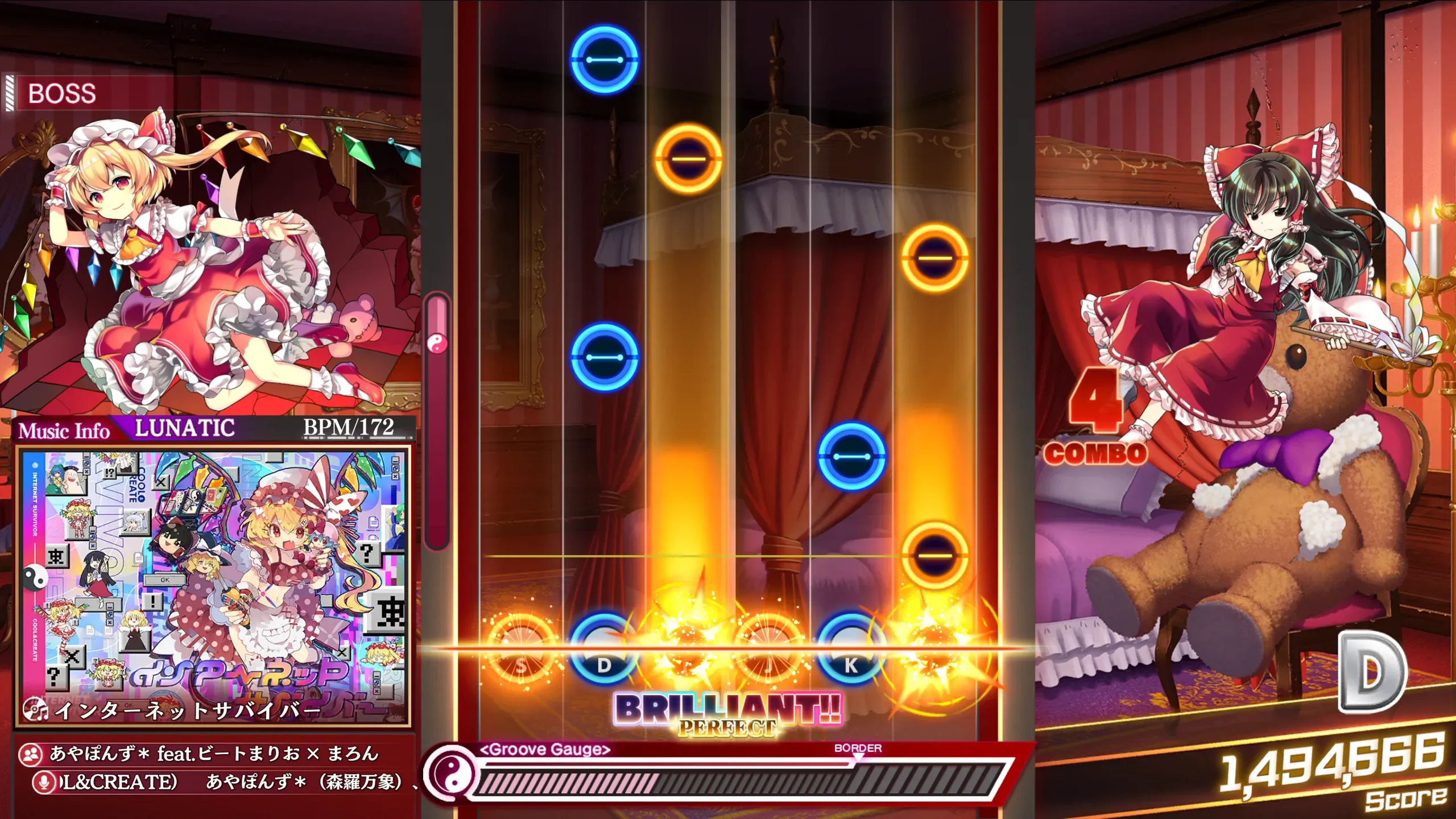Viewport: 1456px width, 819px height.
Task: Select the インターネットサバイバー song jacket
Action: pyautogui.click(x=213, y=586)
